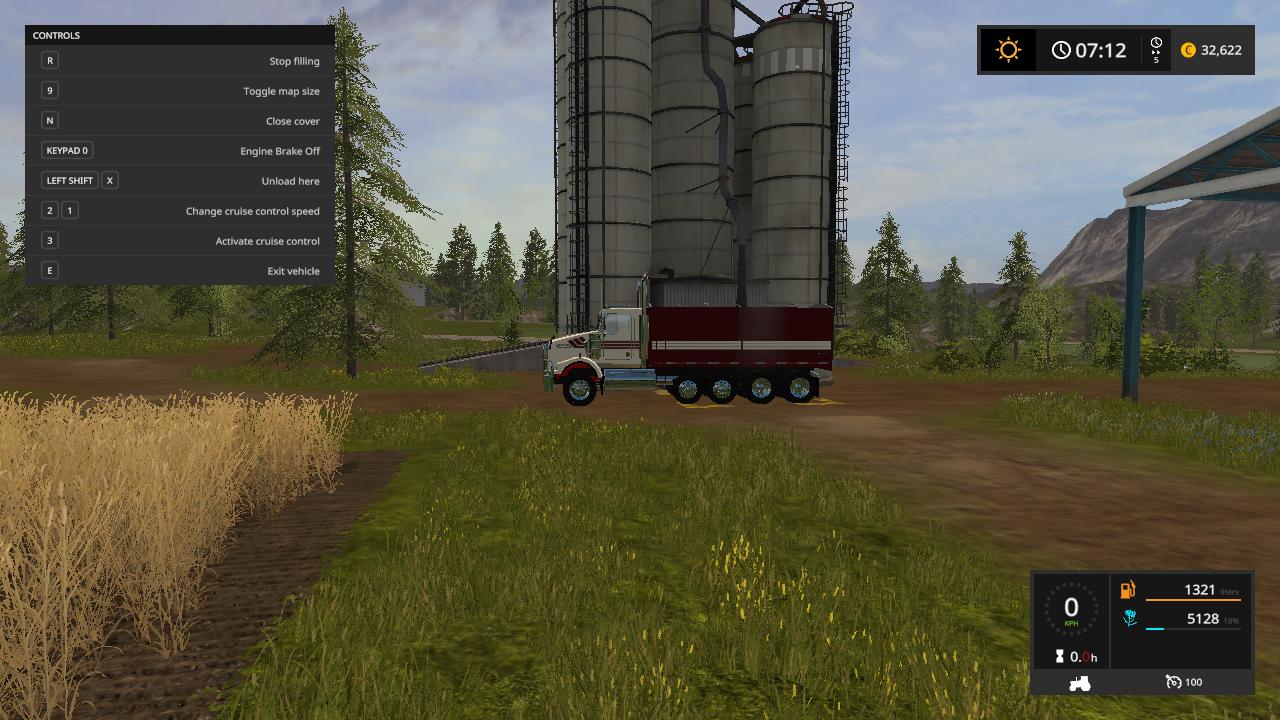Screen dimensions: 1280x720
Task: Click the tractor vehicle icon
Action: coord(1080,683)
